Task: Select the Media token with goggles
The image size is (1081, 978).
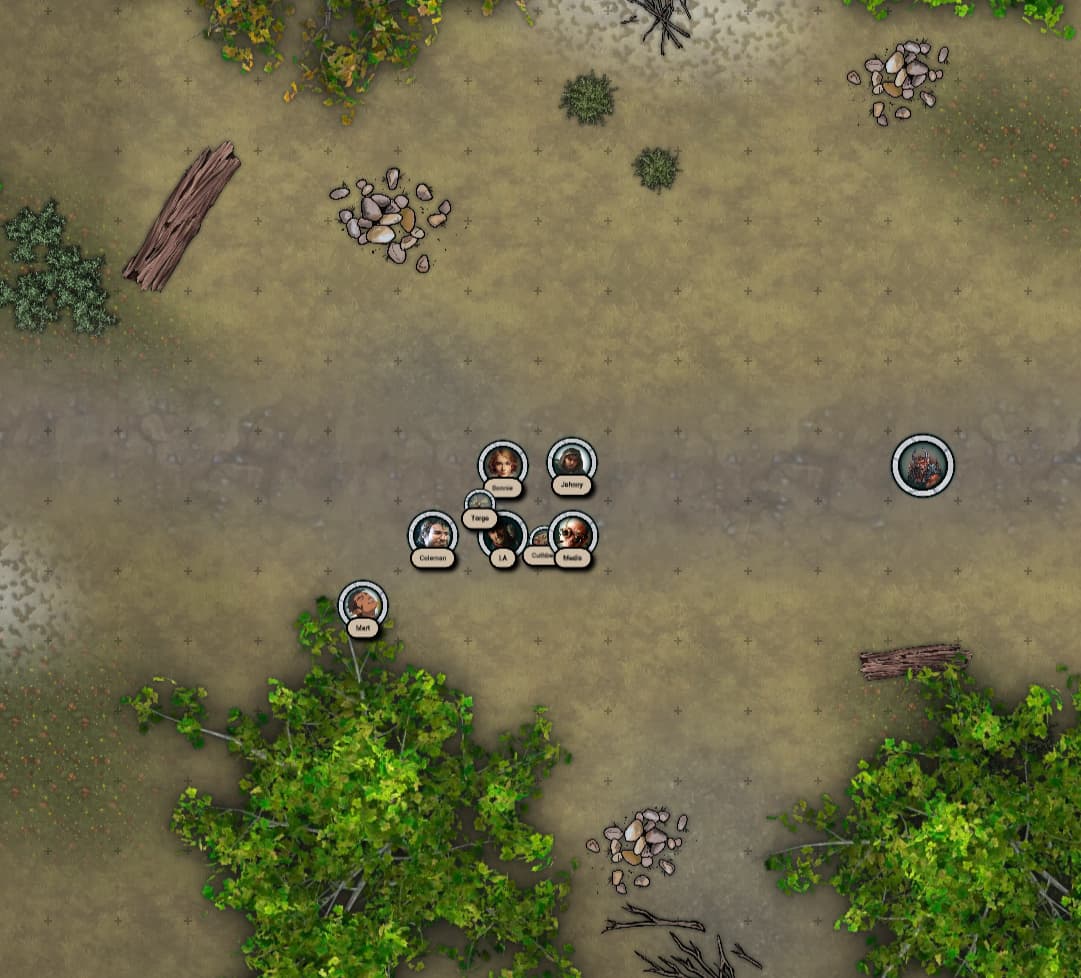Action: [573, 532]
